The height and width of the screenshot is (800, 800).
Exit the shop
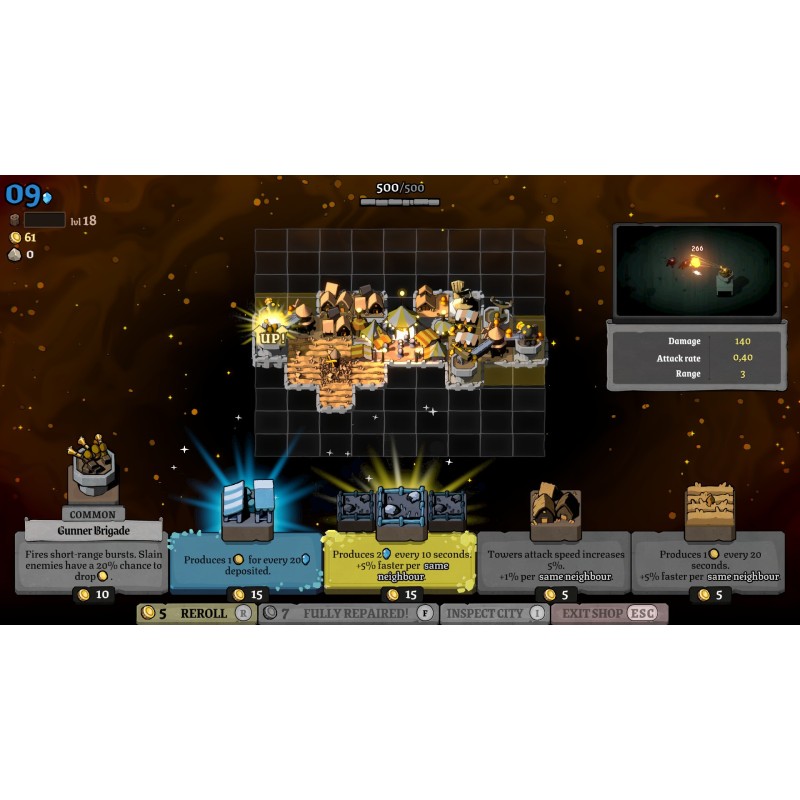pos(609,613)
